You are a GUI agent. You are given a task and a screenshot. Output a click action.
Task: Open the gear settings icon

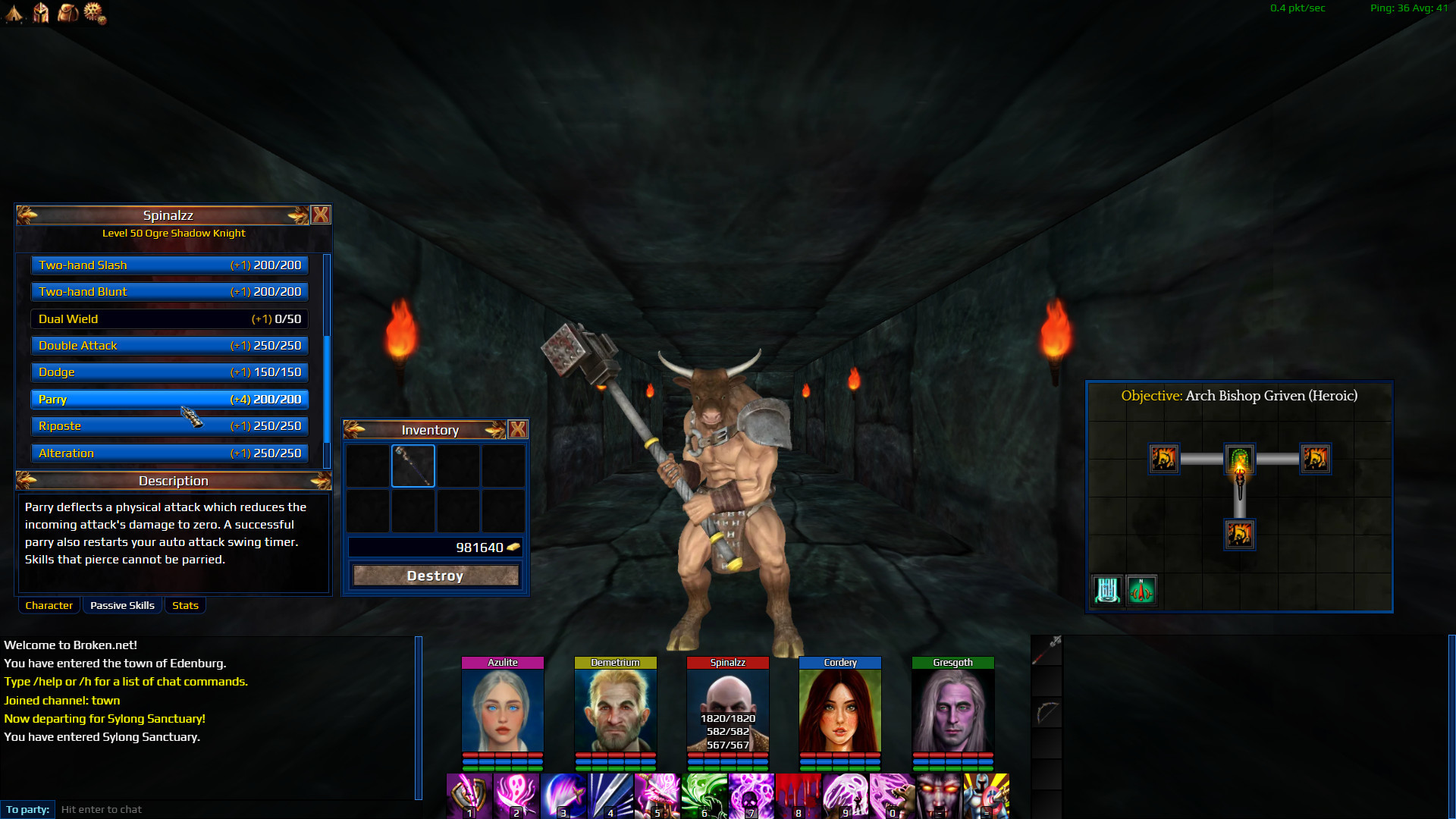point(94,13)
